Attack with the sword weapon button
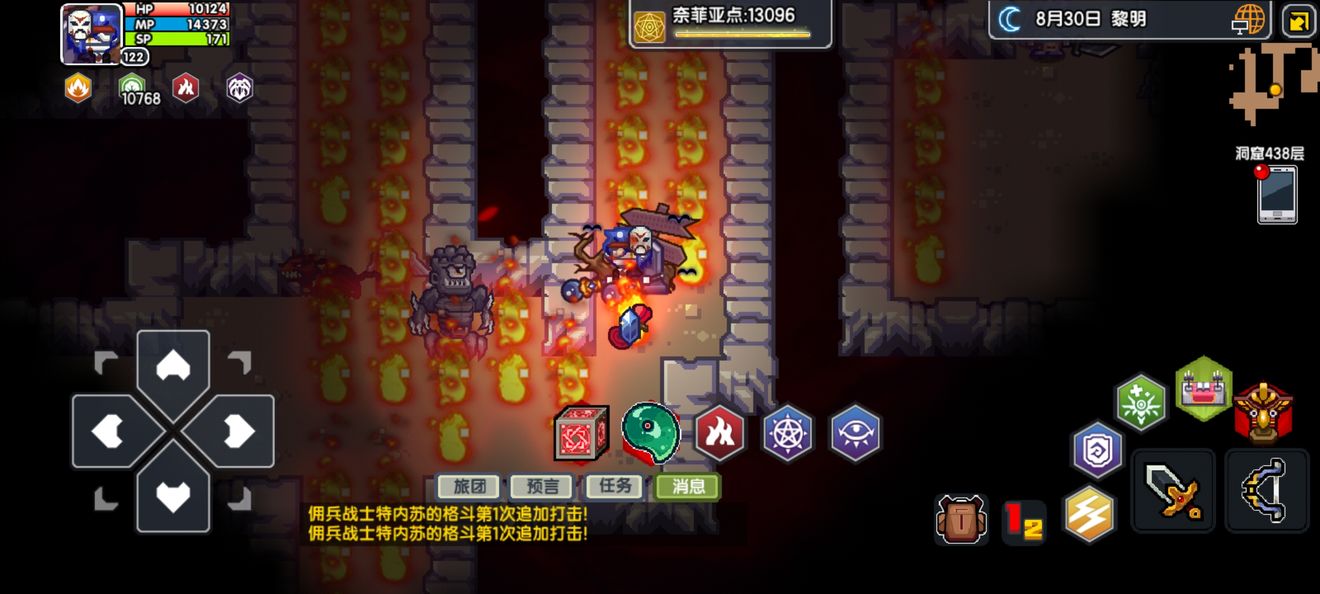The width and height of the screenshot is (1320, 594). click(x=1173, y=490)
